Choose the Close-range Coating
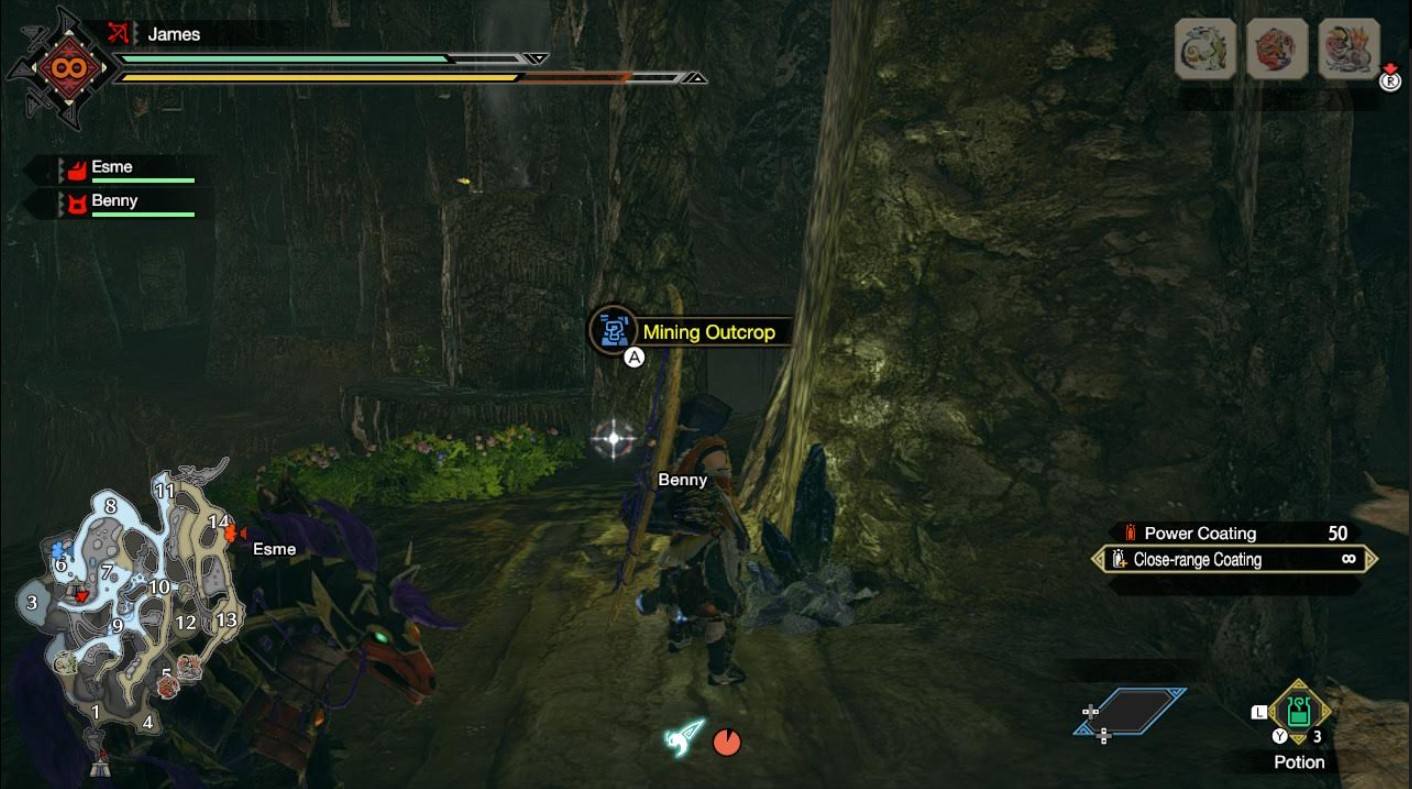The width and height of the screenshot is (1412, 789). [x=1197, y=560]
